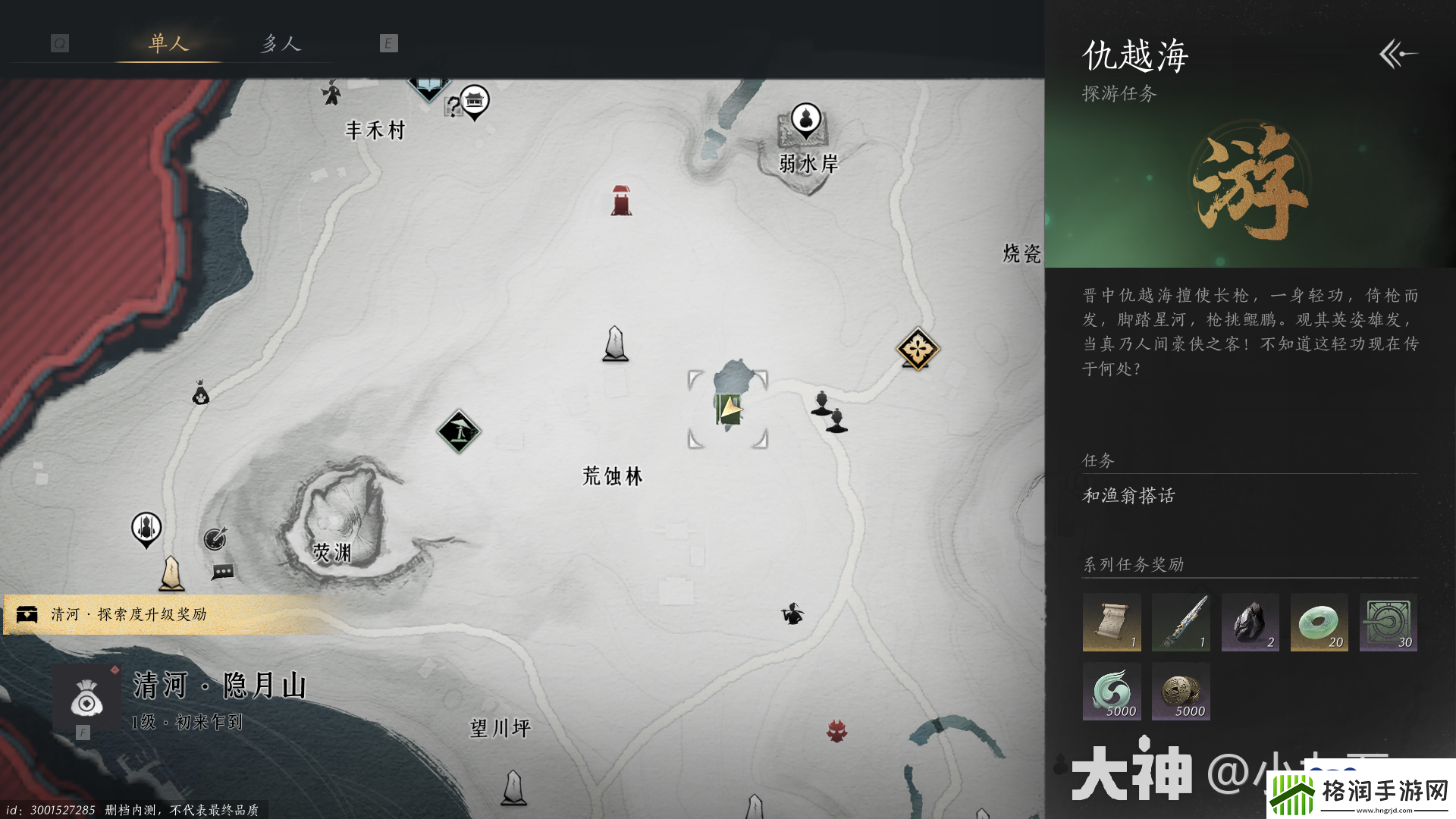Switch to the 单人 tab
The image size is (1456, 819).
[168, 43]
